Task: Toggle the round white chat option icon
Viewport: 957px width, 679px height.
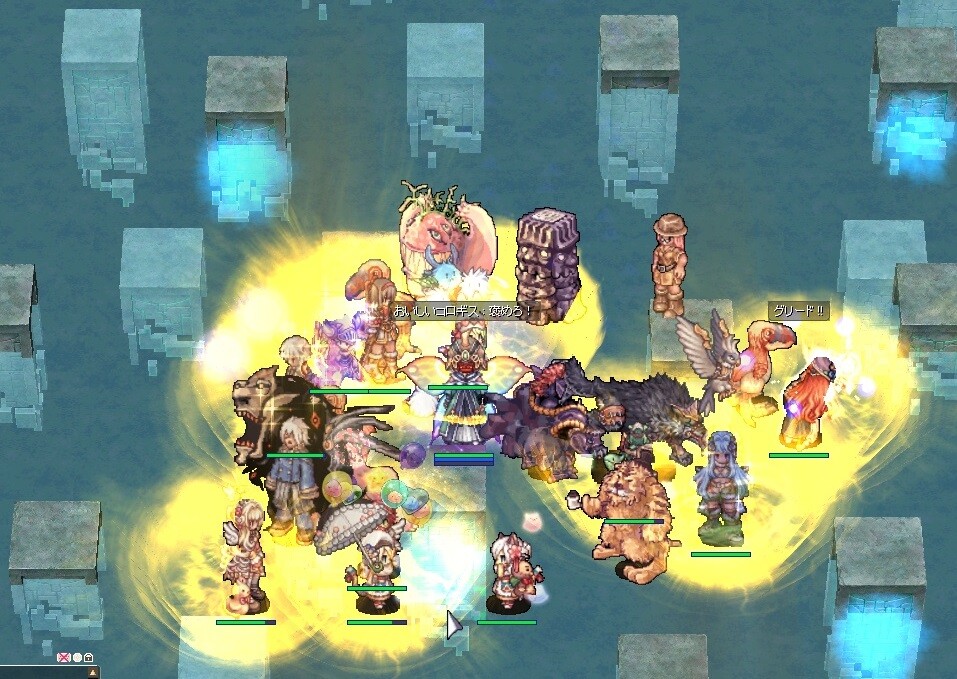Action: (x=76, y=658)
